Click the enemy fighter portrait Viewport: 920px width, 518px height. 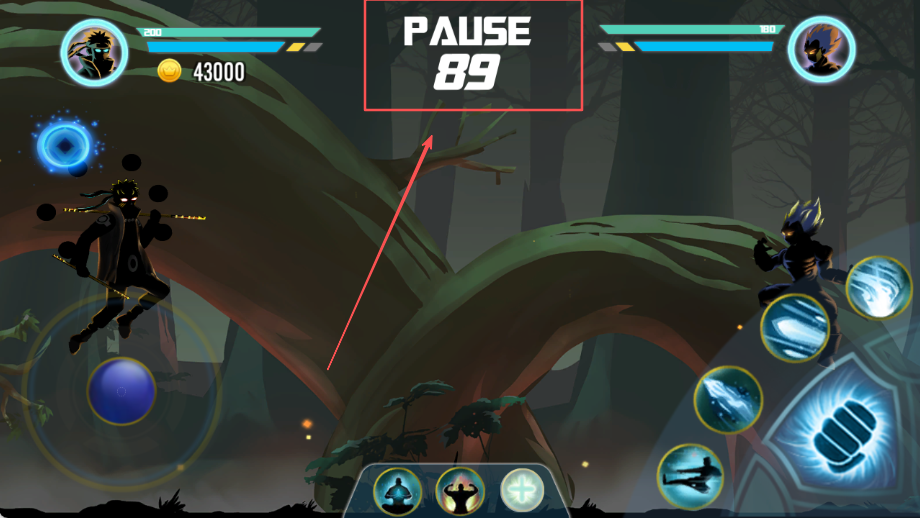[821, 49]
